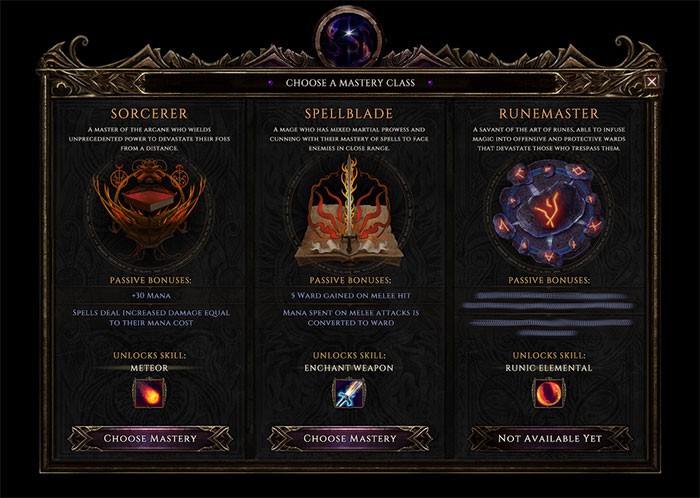Select the Runic Elemental skill icon
This screenshot has height=498, width=700.
[549, 391]
